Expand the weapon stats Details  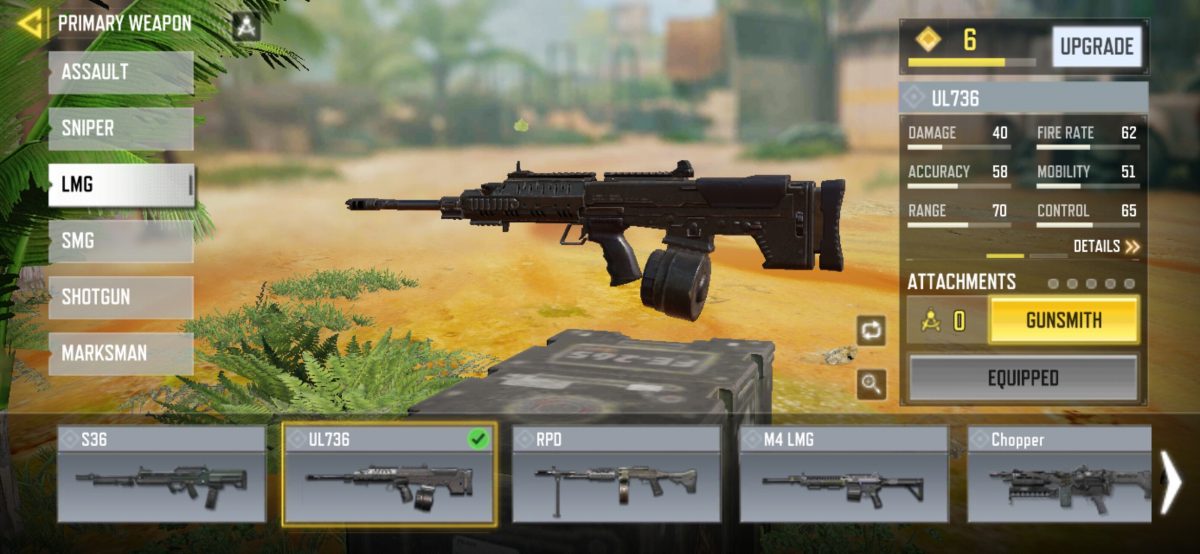point(1106,246)
